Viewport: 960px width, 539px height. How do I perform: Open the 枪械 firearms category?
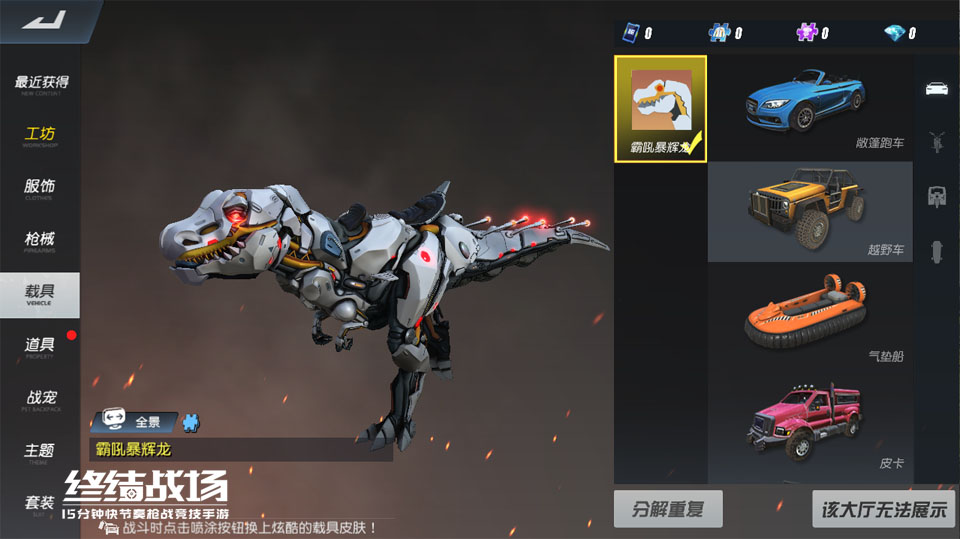point(41,240)
